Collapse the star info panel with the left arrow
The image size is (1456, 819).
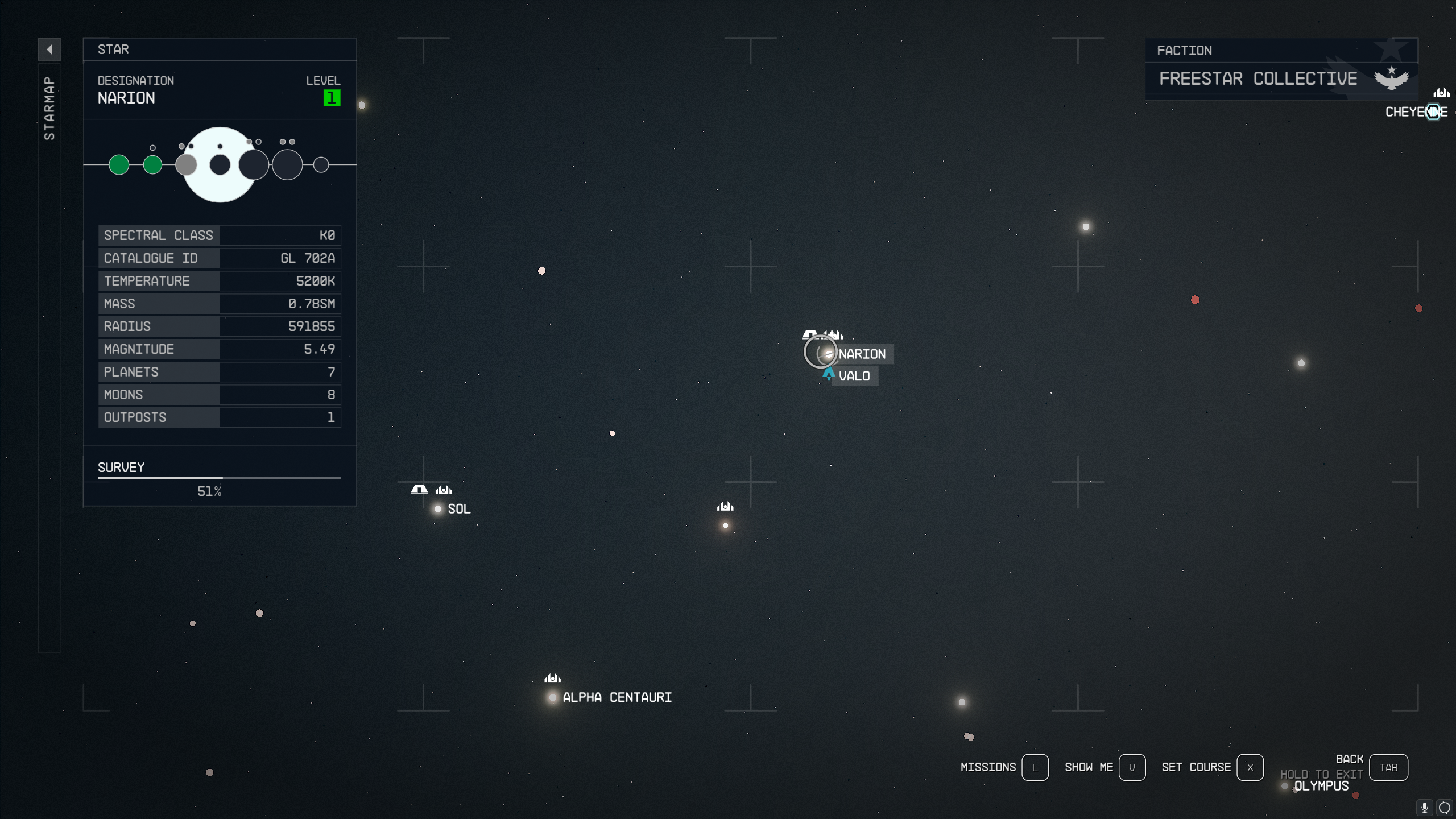click(x=50, y=49)
